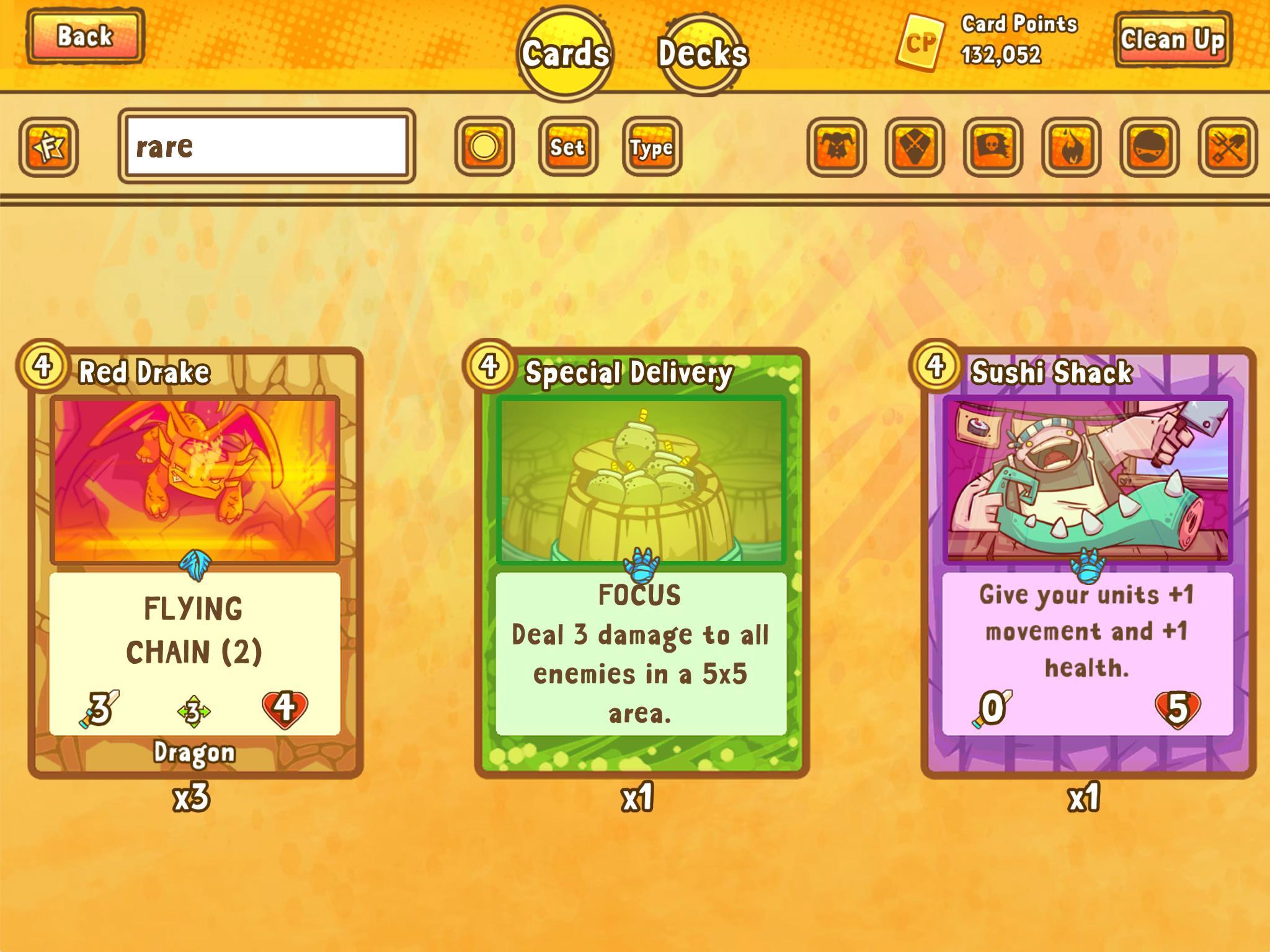Select the crossed-swords shield faction filter

pos(914,146)
